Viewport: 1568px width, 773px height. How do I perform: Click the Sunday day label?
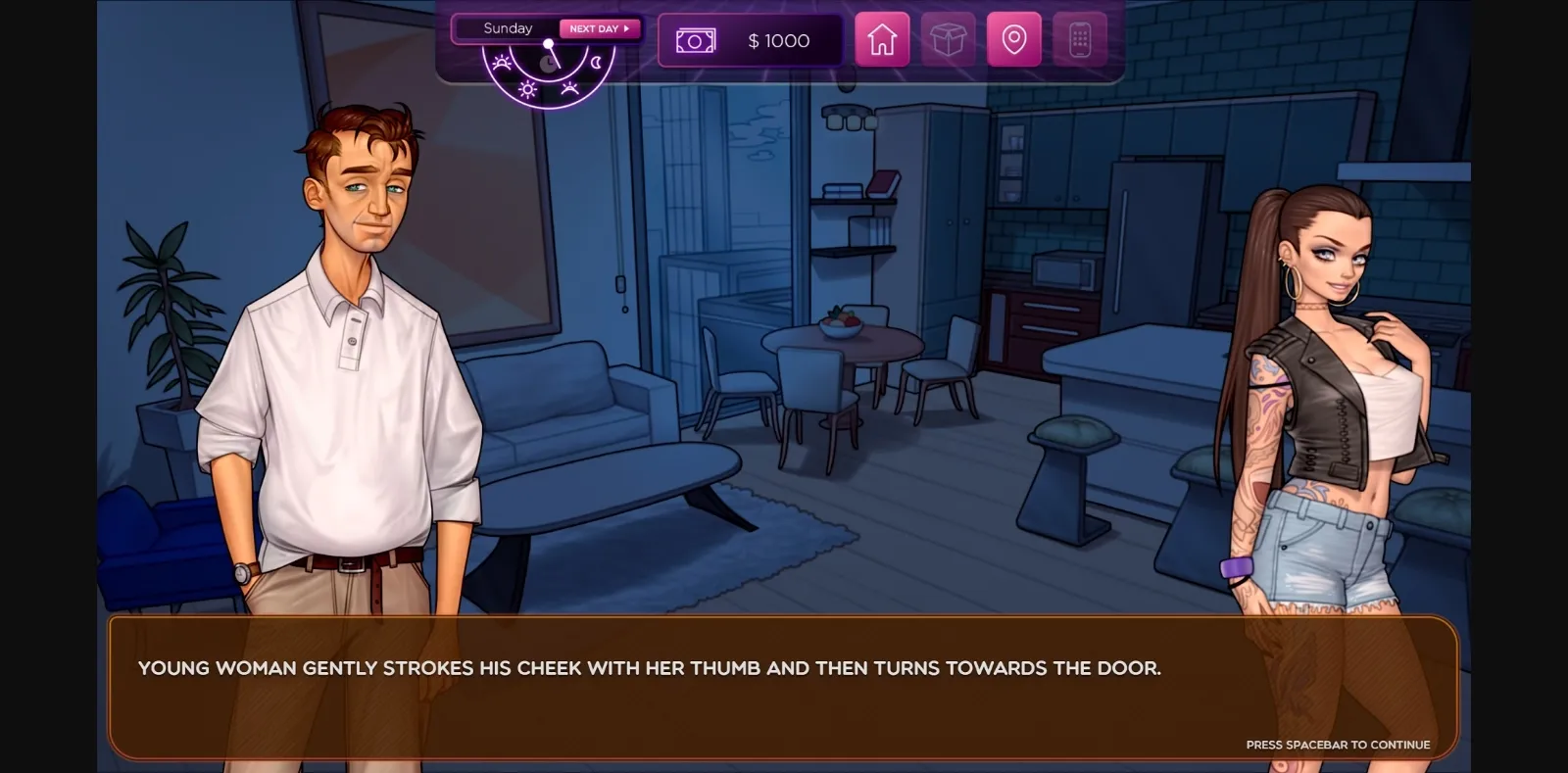tap(508, 28)
